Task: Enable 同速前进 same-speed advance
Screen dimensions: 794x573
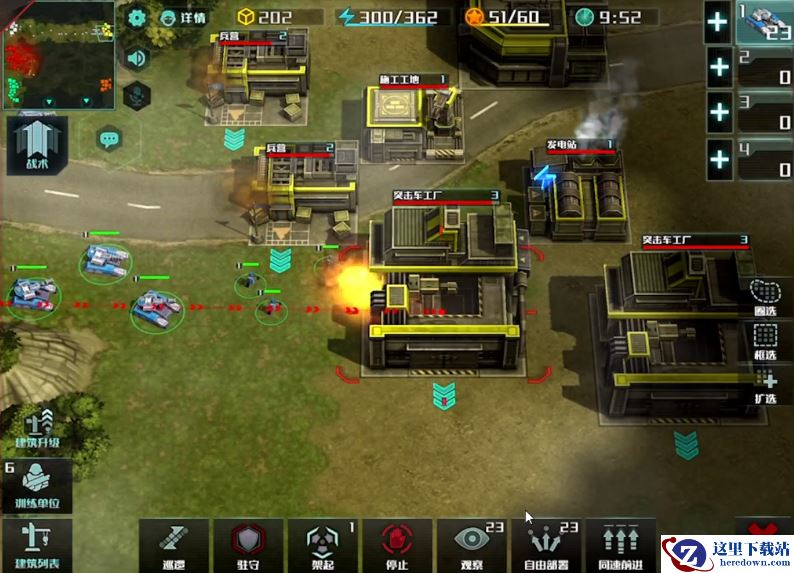Action: [620, 545]
